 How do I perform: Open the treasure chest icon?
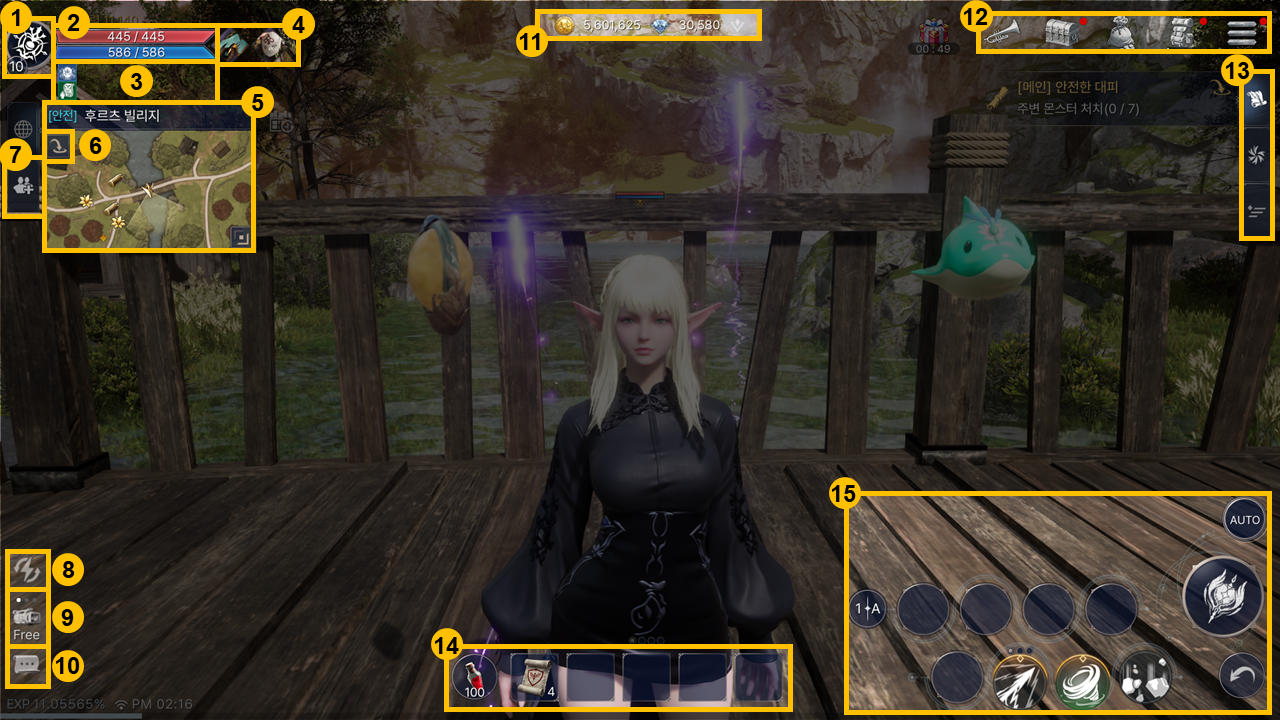(x=1064, y=32)
